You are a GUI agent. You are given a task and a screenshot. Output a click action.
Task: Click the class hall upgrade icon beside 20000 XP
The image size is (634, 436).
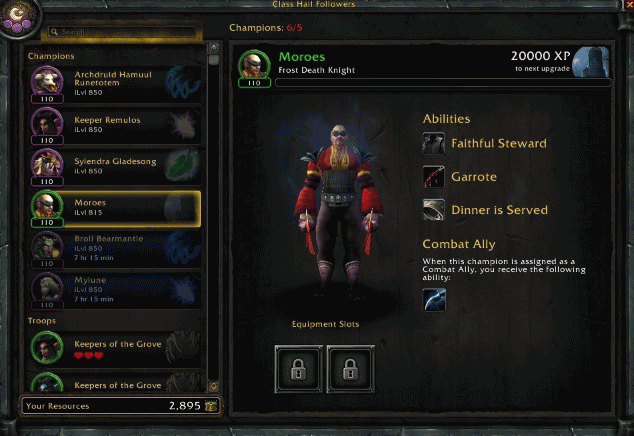[592, 61]
